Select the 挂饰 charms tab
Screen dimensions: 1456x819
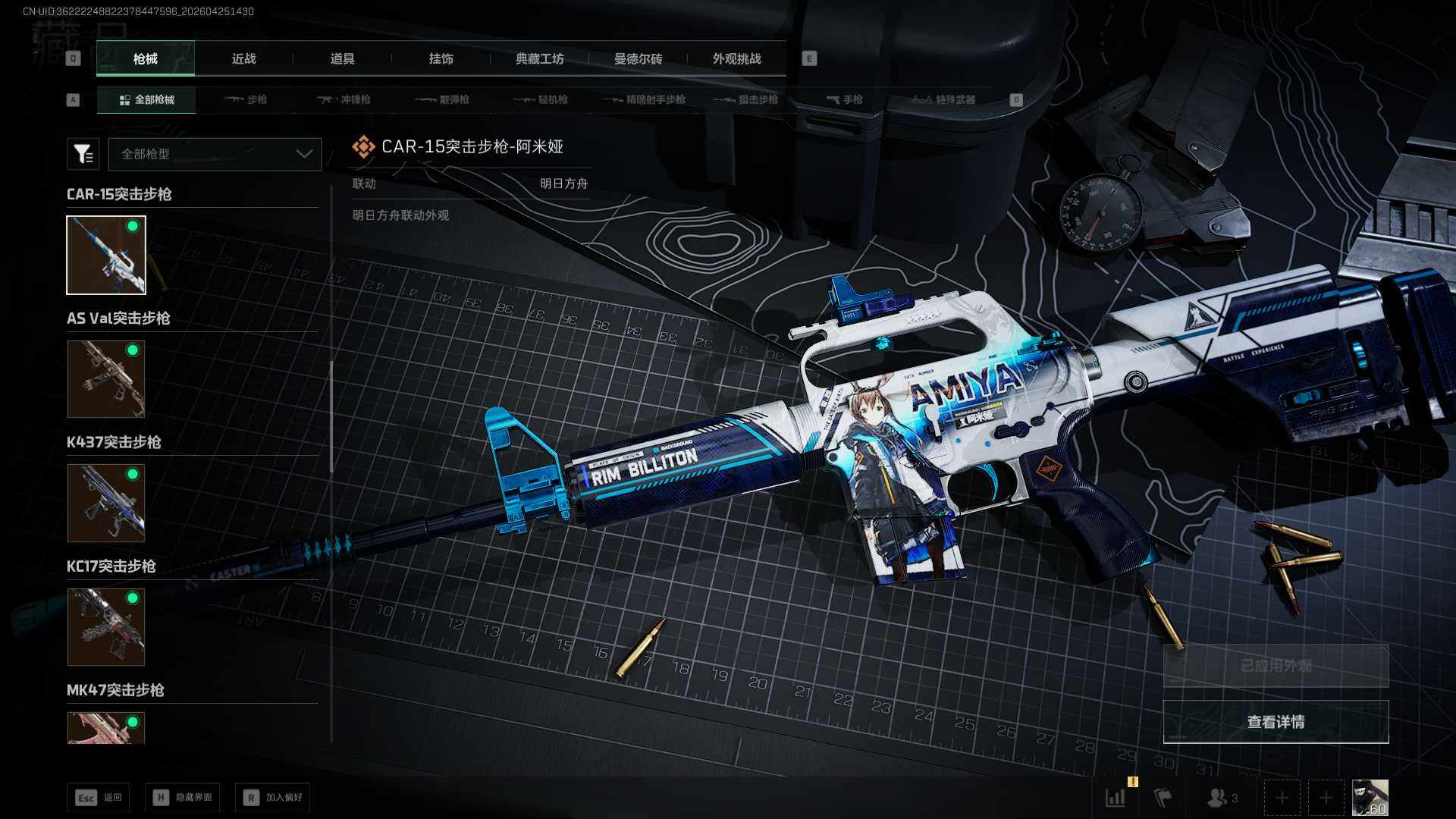[x=441, y=58]
